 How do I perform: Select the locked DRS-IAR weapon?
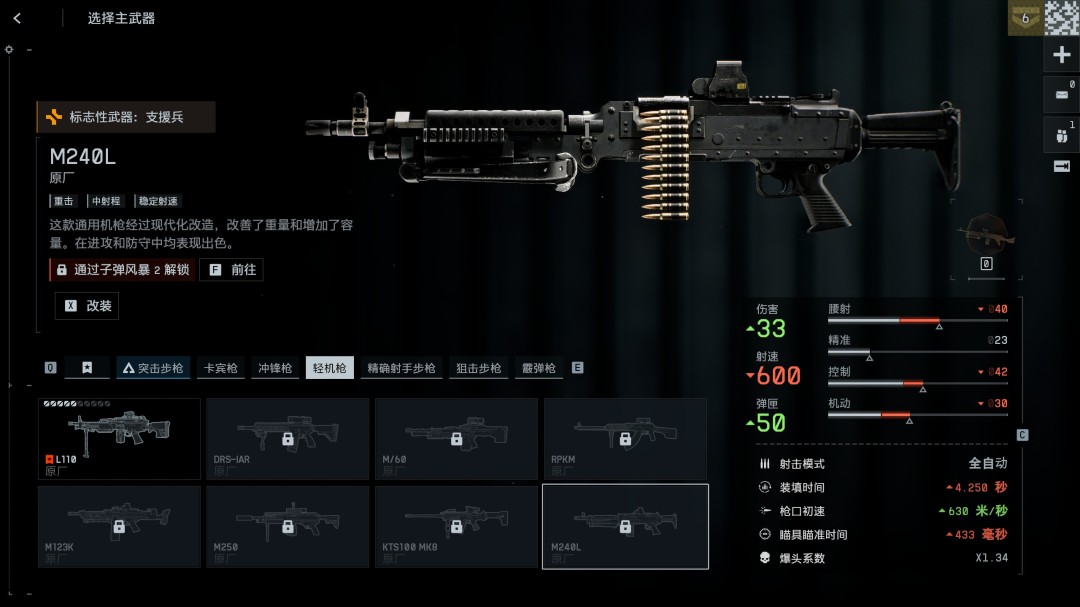(x=287, y=439)
